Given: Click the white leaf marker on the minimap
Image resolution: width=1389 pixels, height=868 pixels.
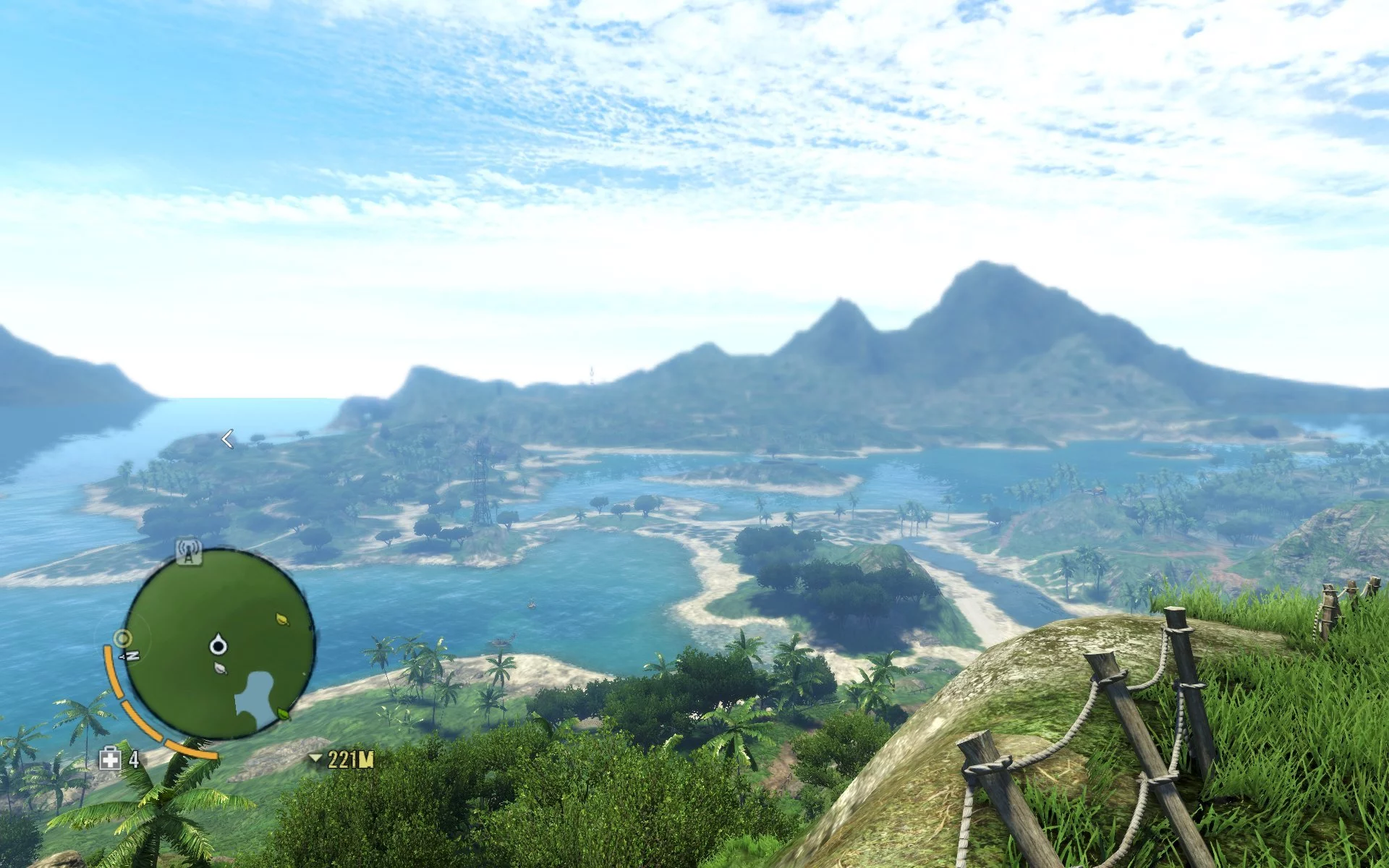Looking at the screenshot, I should point(221,669).
